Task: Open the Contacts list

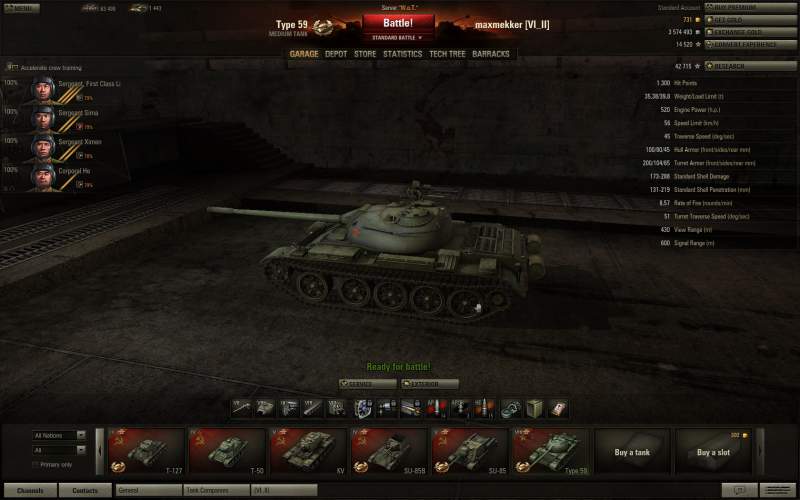Action: pos(85,491)
